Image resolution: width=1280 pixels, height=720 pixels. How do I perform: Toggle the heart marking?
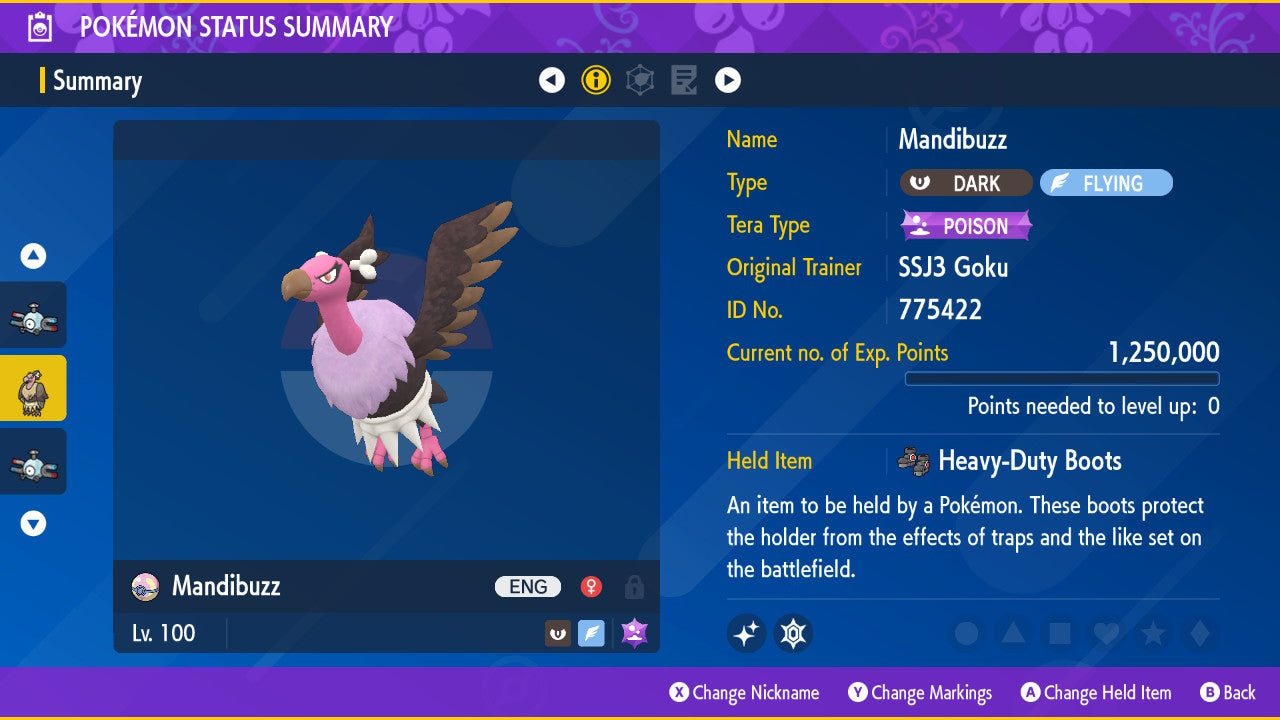pyautogui.click(x=1106, y=633)
